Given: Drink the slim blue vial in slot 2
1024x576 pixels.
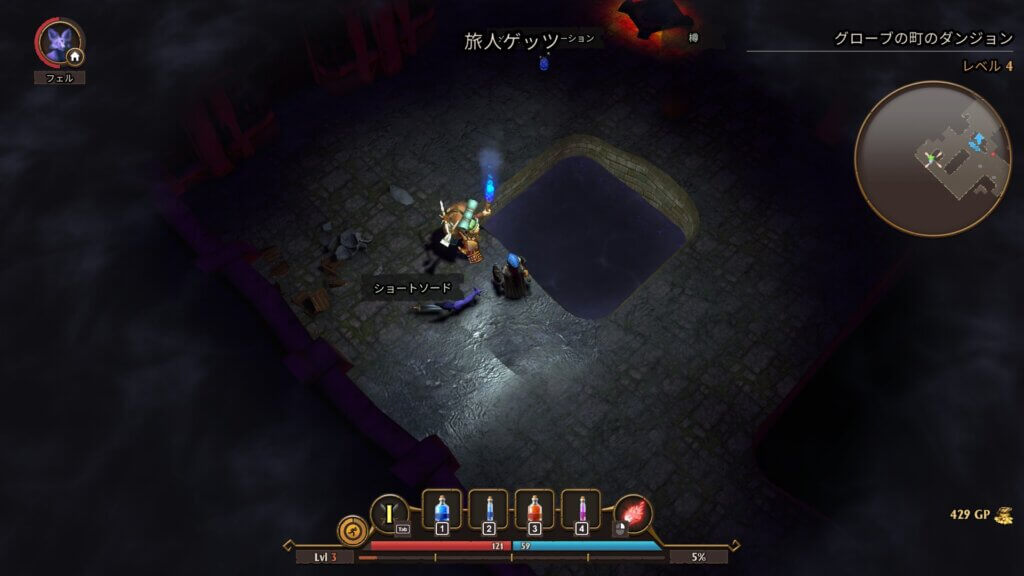Looking at the screenshot, I should 488,510.
